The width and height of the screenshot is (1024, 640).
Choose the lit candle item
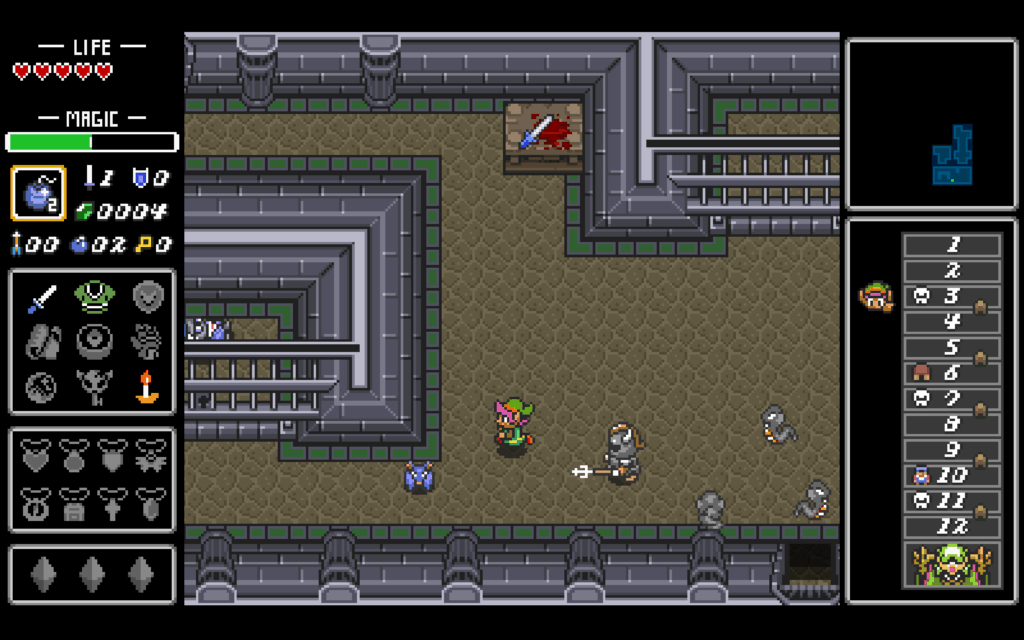pyautogui.click(x=147, y=386)
